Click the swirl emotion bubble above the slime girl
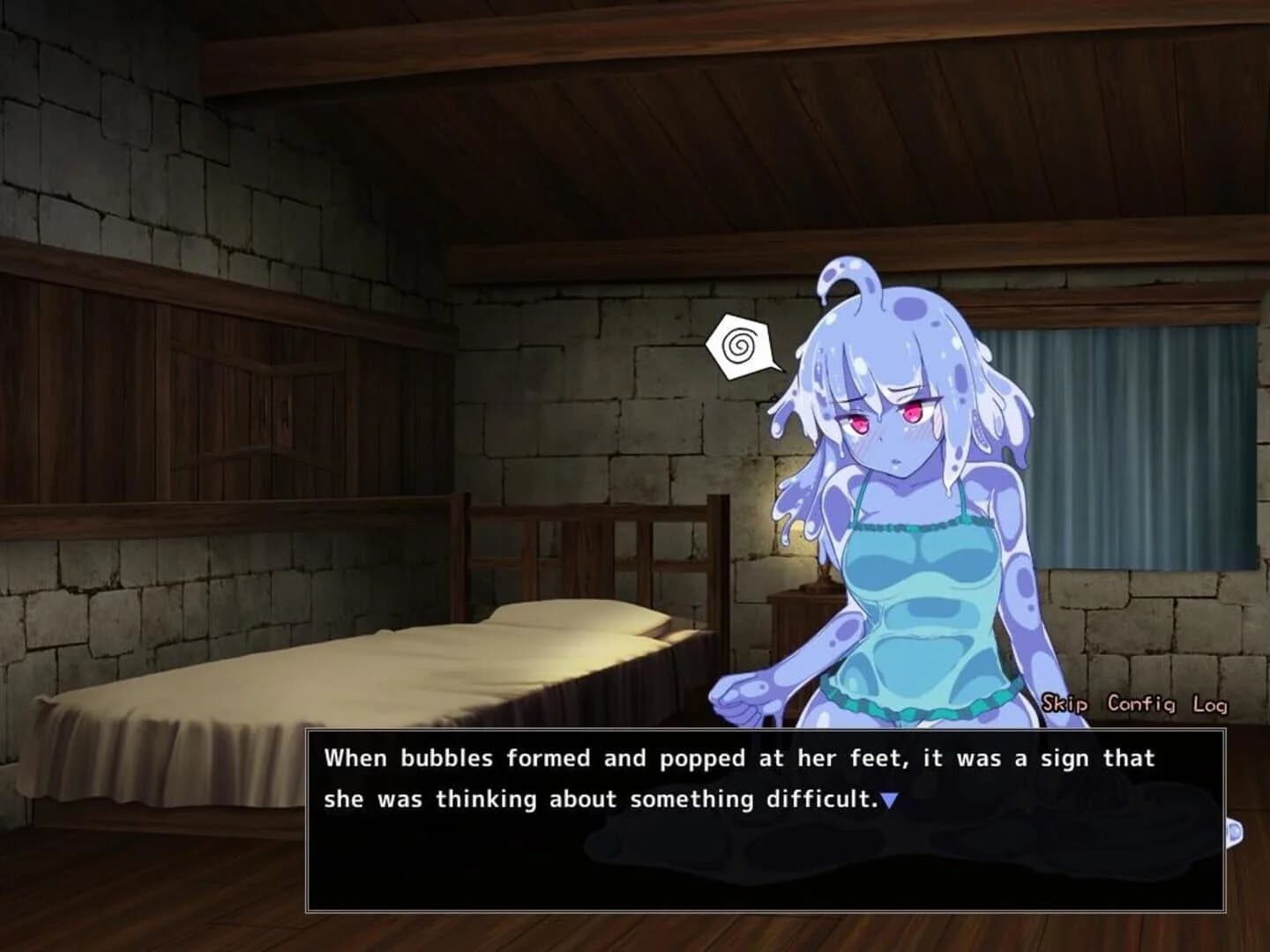Viewport: 1270px width, 952px height. coord(741,346)
